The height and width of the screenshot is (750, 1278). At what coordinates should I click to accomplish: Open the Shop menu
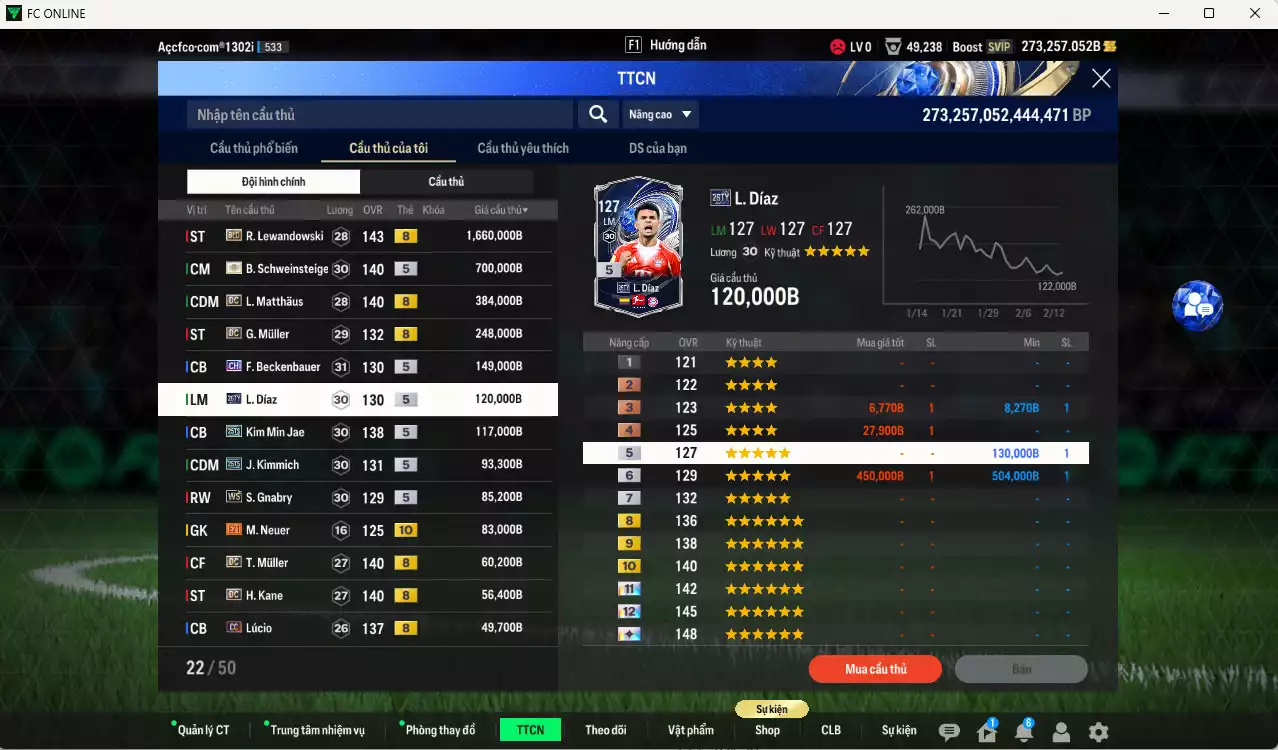tap(767, 730)
